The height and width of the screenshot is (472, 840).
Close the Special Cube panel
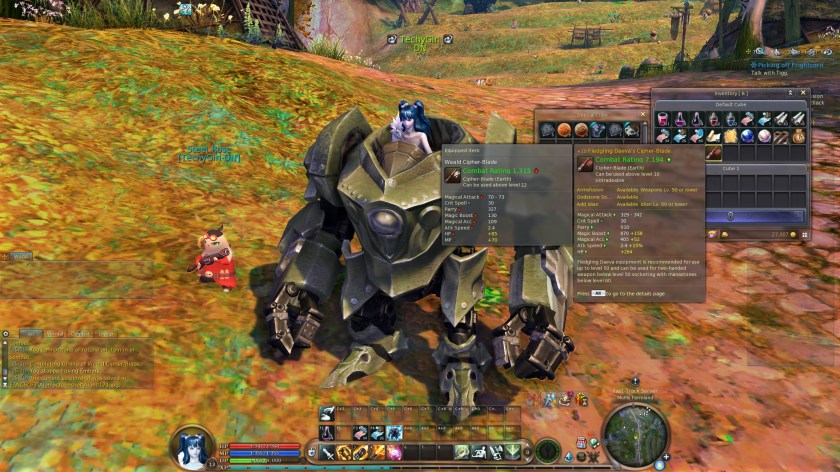coord(641,115)
